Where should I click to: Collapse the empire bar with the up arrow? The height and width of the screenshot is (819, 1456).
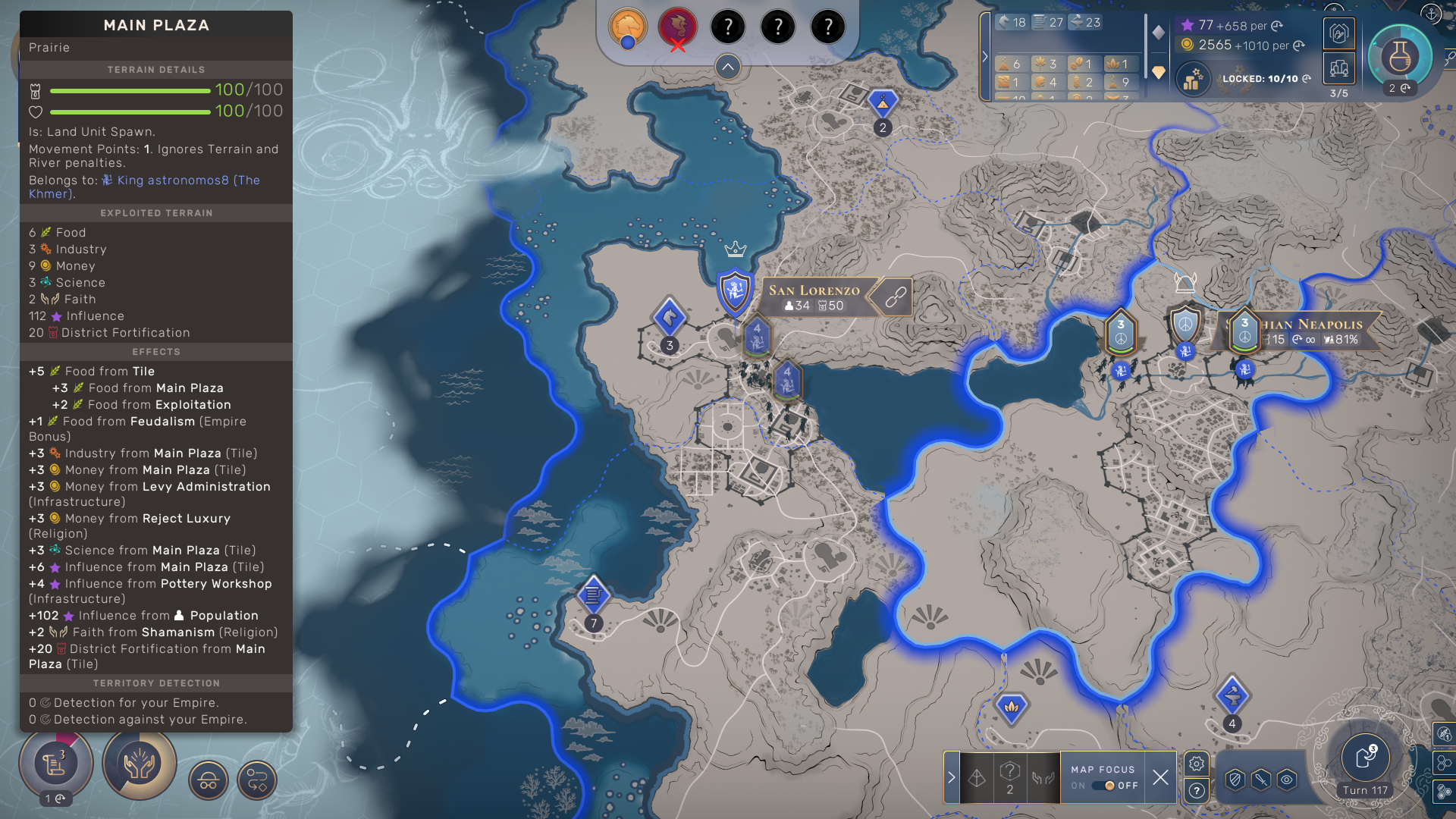[x=727, y=67]
